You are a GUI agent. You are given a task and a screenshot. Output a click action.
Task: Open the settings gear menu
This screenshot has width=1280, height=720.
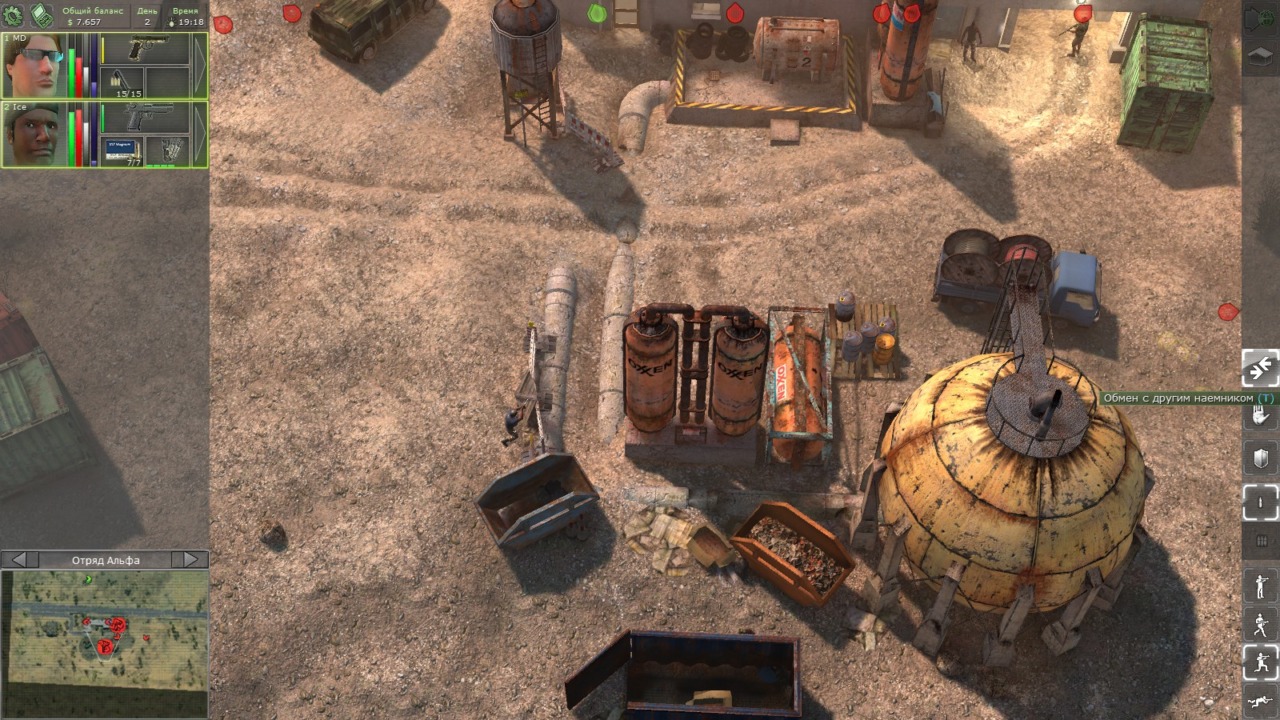13,15
